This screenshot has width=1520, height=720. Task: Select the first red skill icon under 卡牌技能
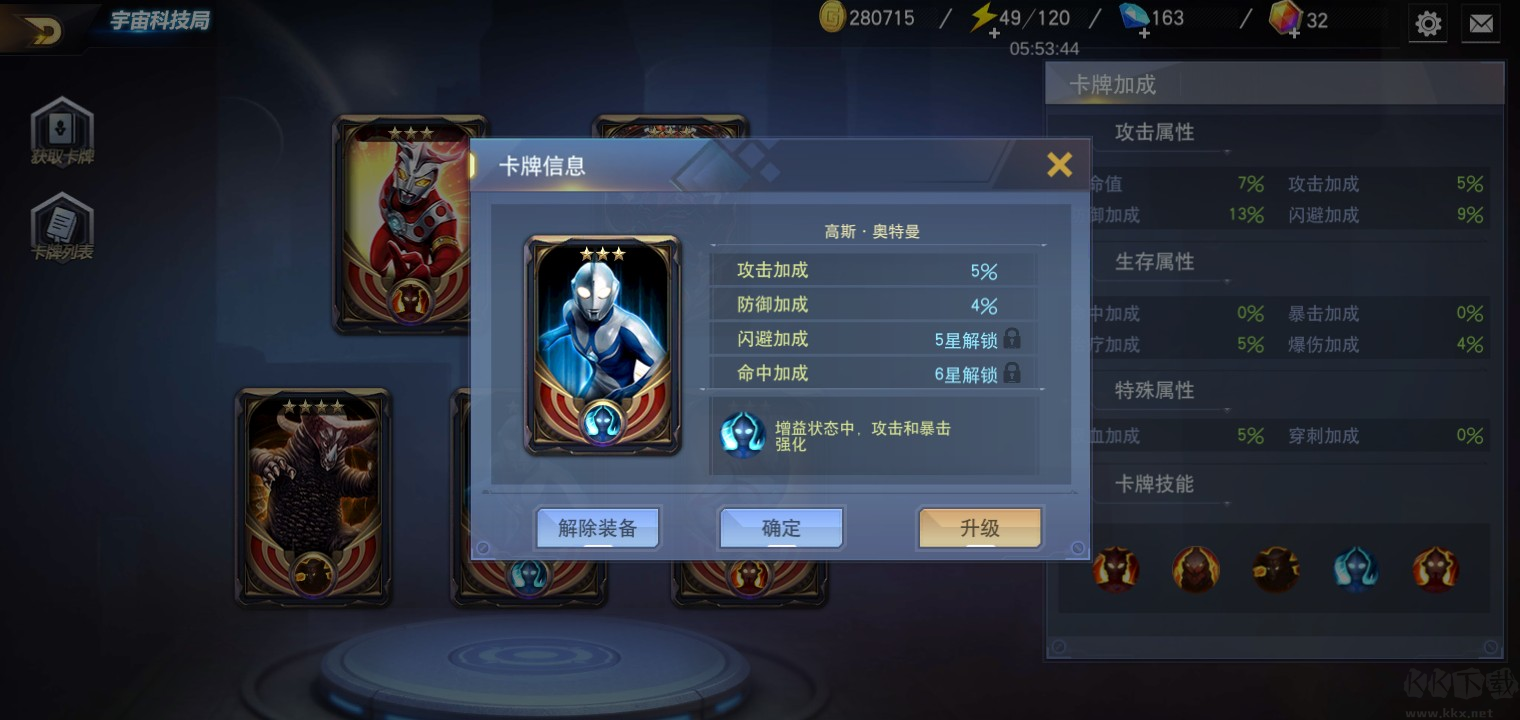click(1116, 569)
